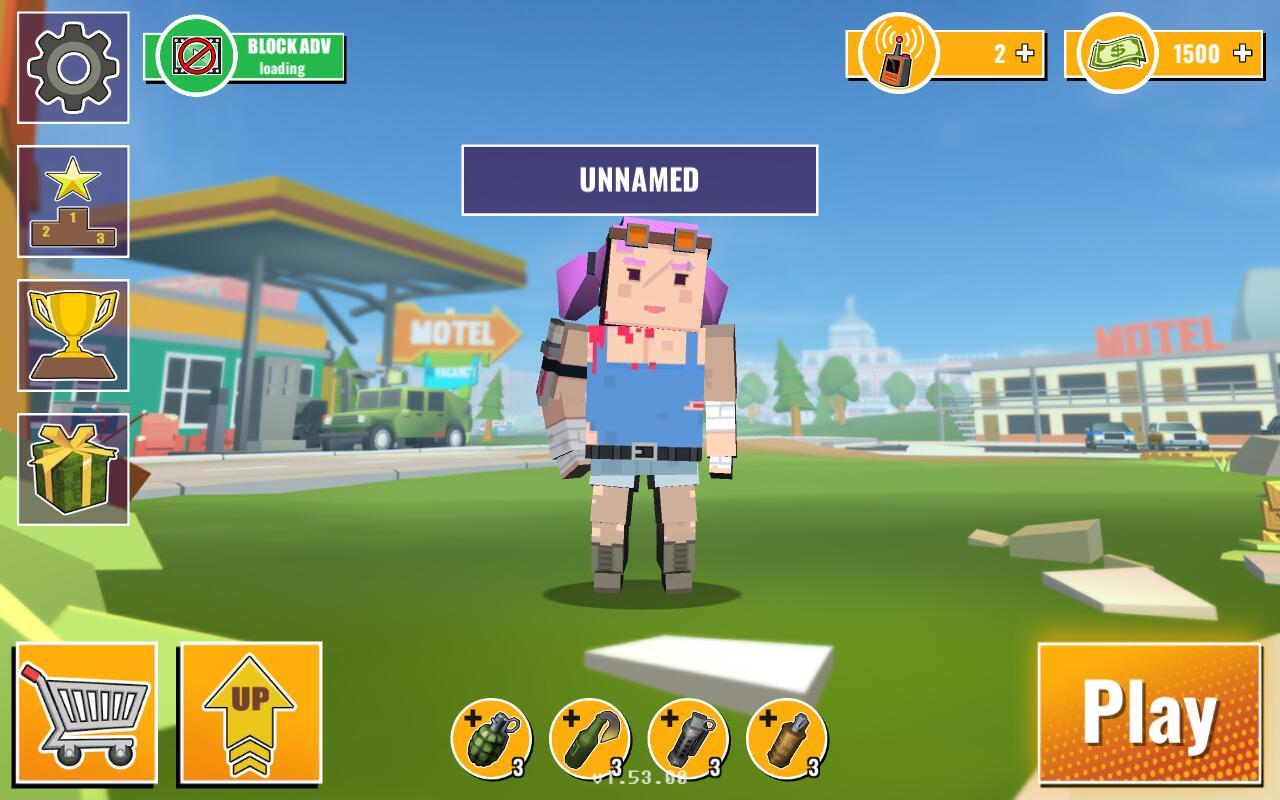The width and height of the screenshot is (1280, 800).
Task: Start a match with Play
Action: tap(1149, 713)
